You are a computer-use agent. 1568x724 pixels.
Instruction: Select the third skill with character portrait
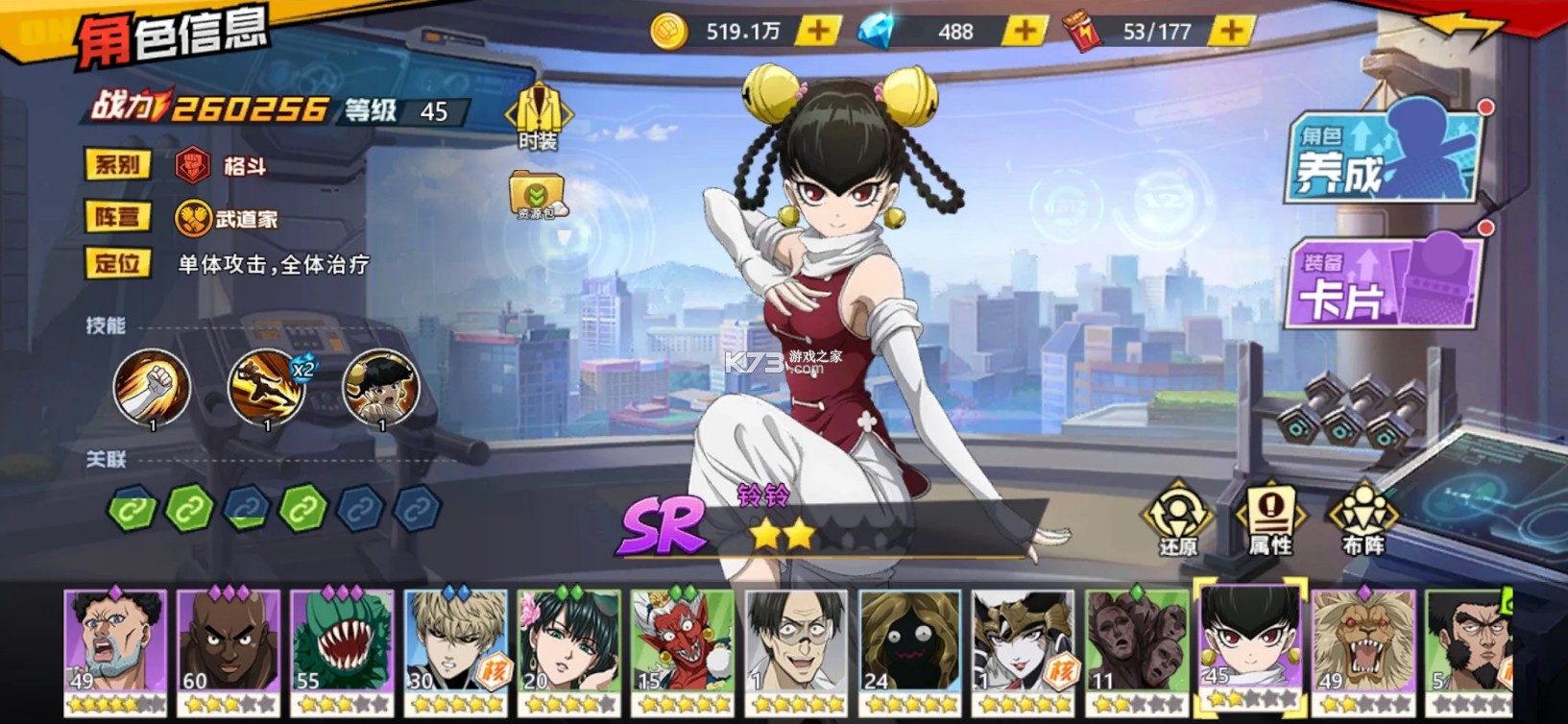(381, 387)
